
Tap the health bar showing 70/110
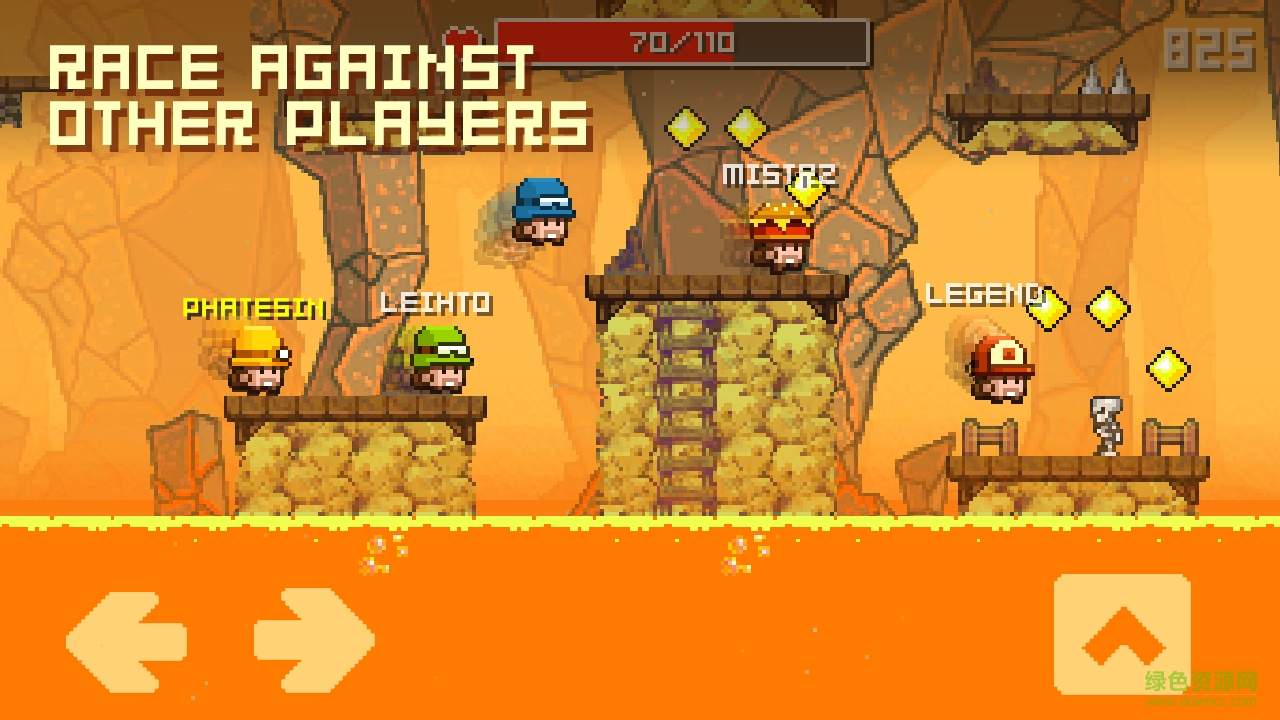click(x=680, y=42)
